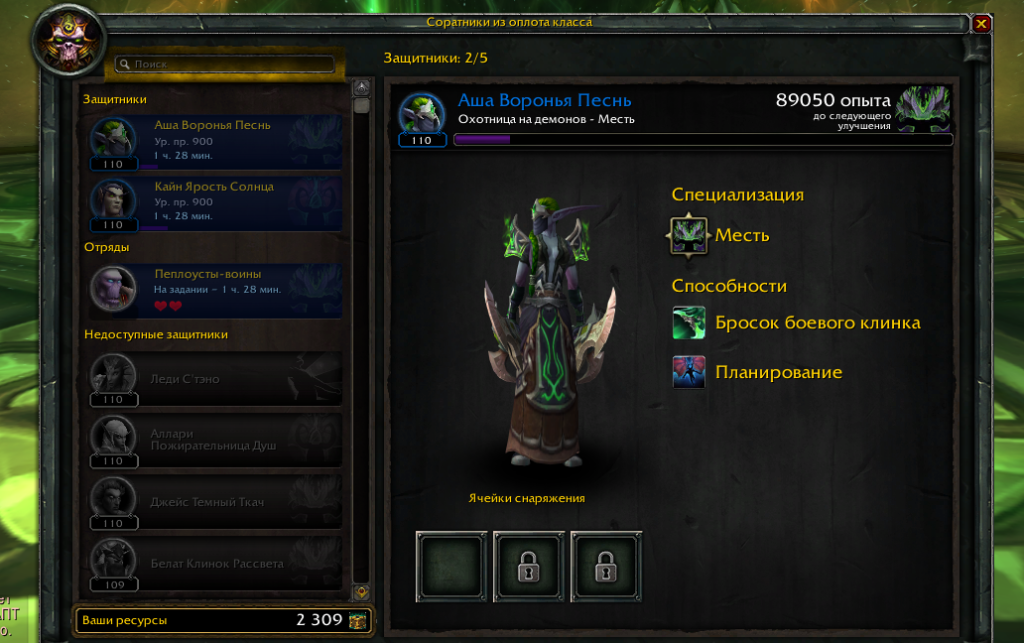Choose the Пеплоусты-воины troop row
This screenshot has width=1024, height=643.
(x=214, y=291)
